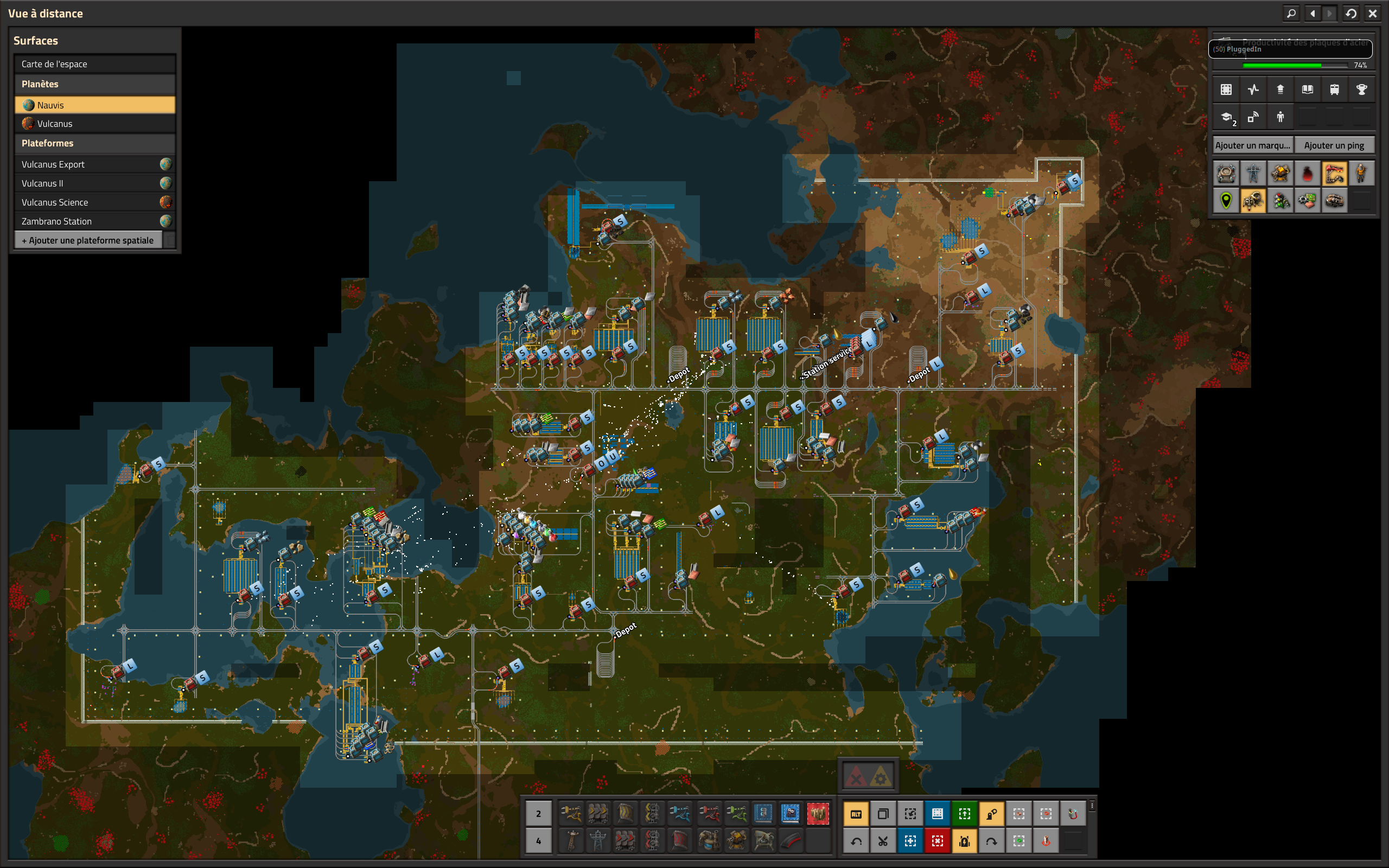
Task: Open the achievements trophy icon
Action: [x=1361, y=90]
